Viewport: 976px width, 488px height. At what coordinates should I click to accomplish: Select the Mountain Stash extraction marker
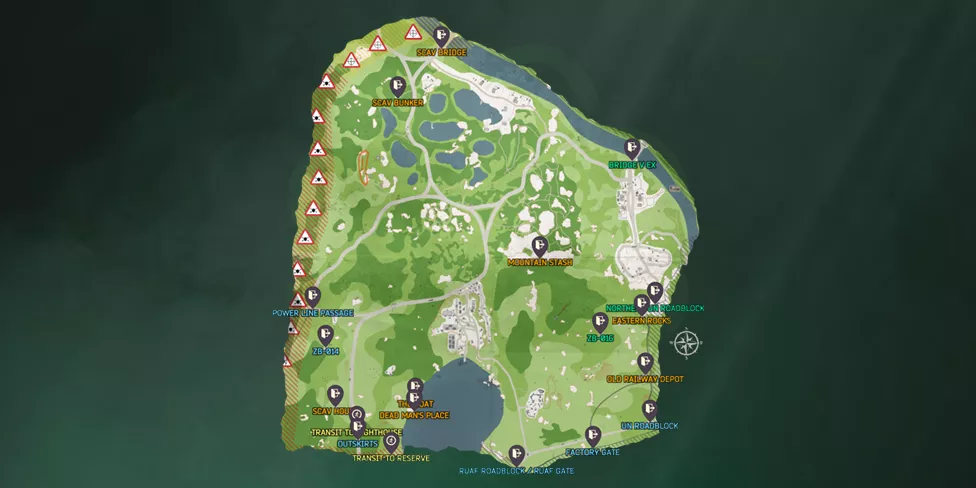(x=540, y=245)
